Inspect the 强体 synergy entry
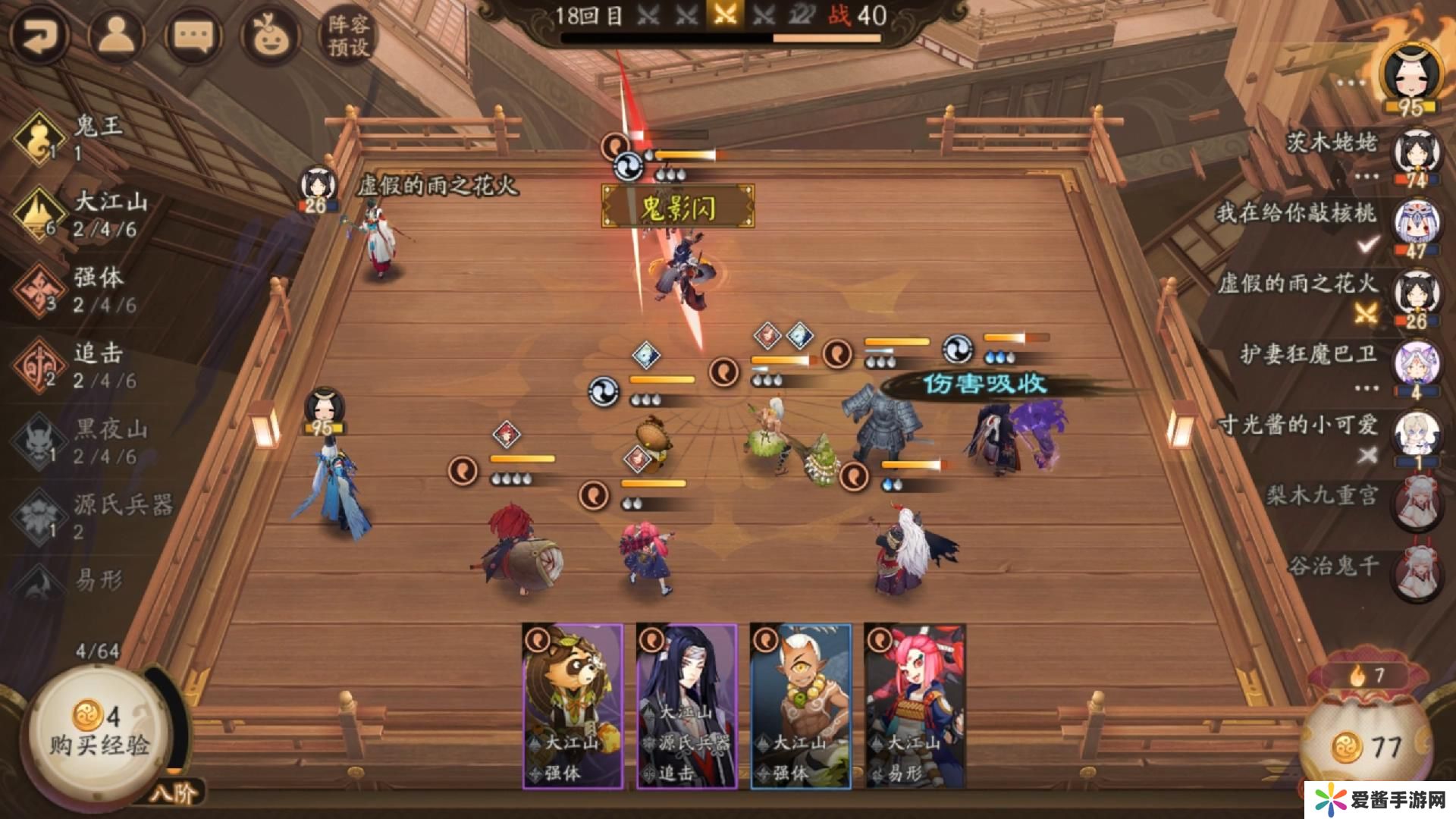 pos(83,290)
